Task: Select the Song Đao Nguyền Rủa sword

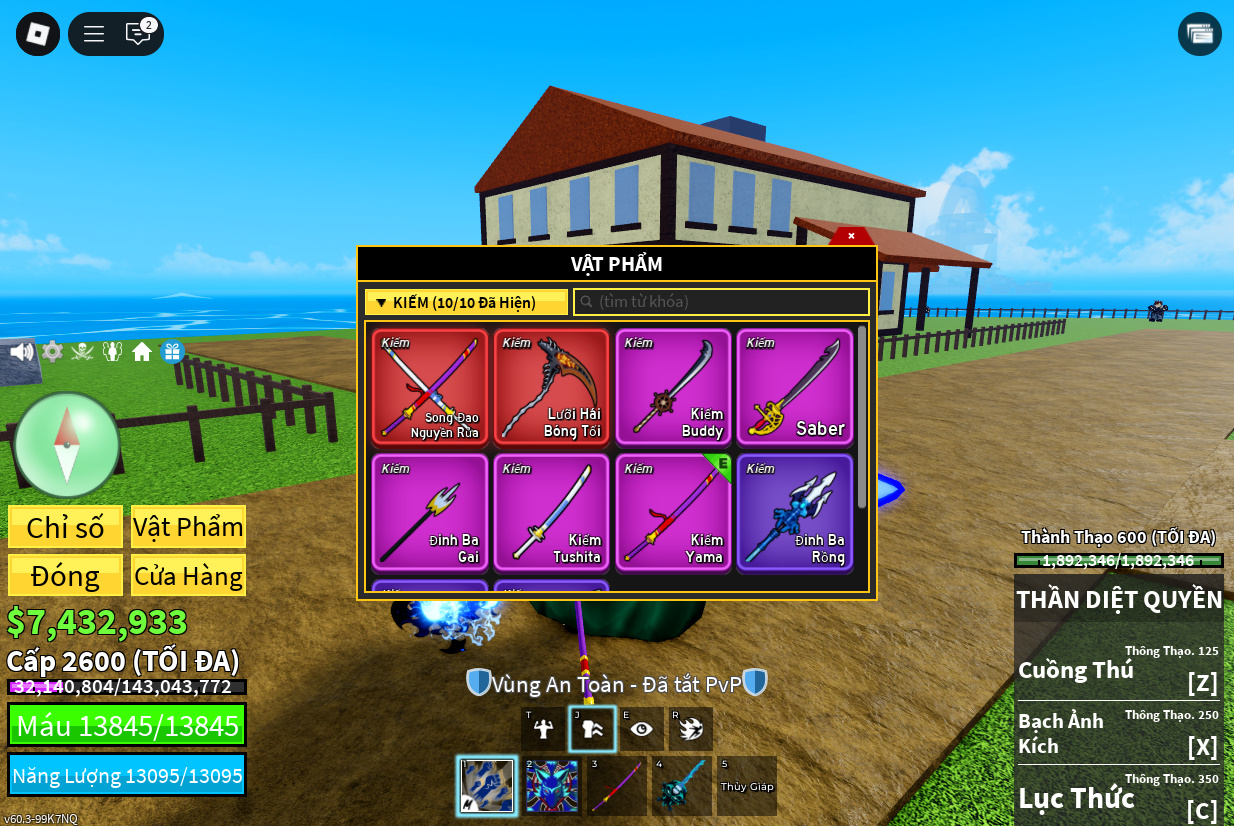Action: tap(430, 387)
